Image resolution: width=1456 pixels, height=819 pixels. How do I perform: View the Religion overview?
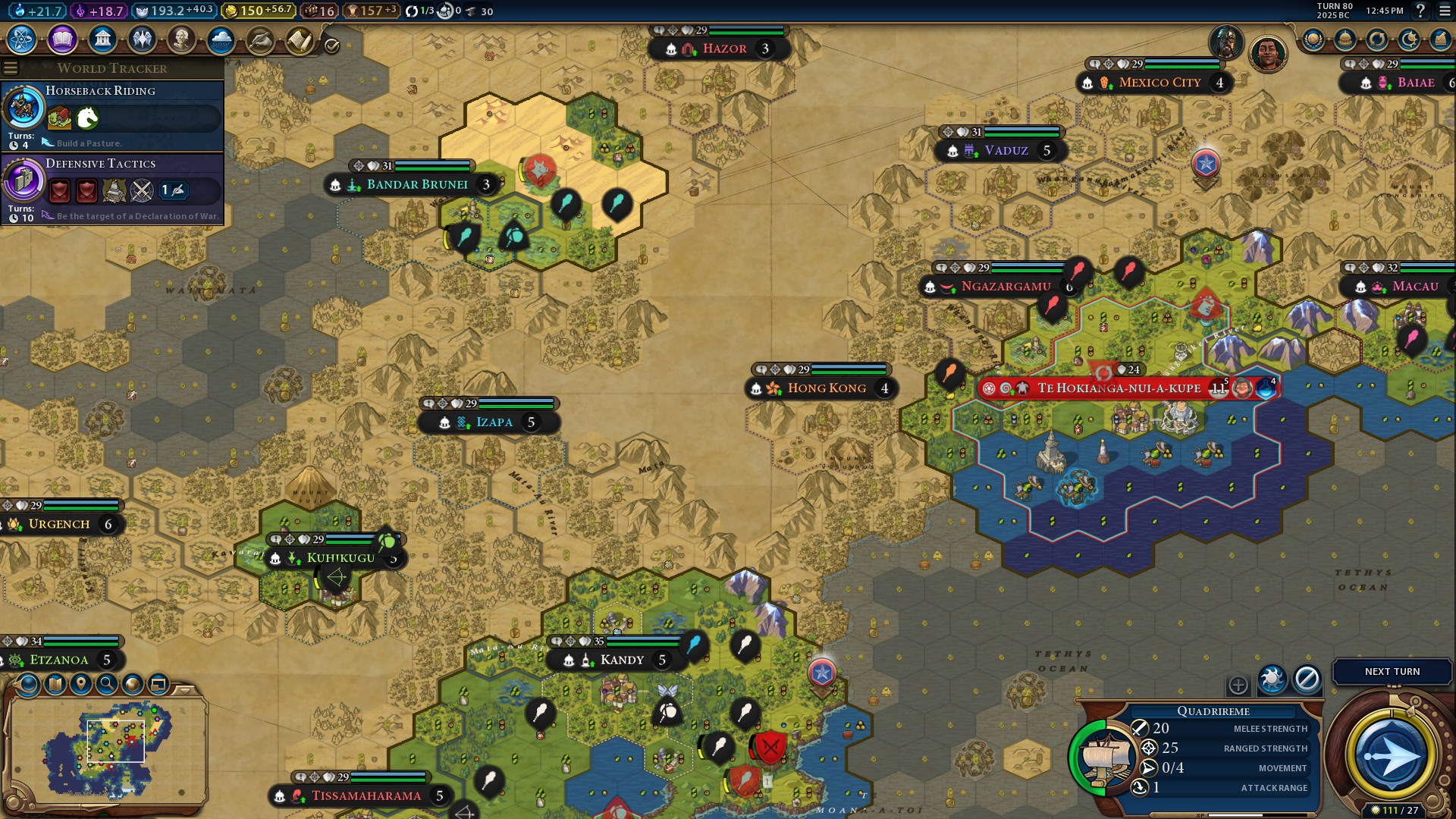pyautogui.click(x=142, y=39)
